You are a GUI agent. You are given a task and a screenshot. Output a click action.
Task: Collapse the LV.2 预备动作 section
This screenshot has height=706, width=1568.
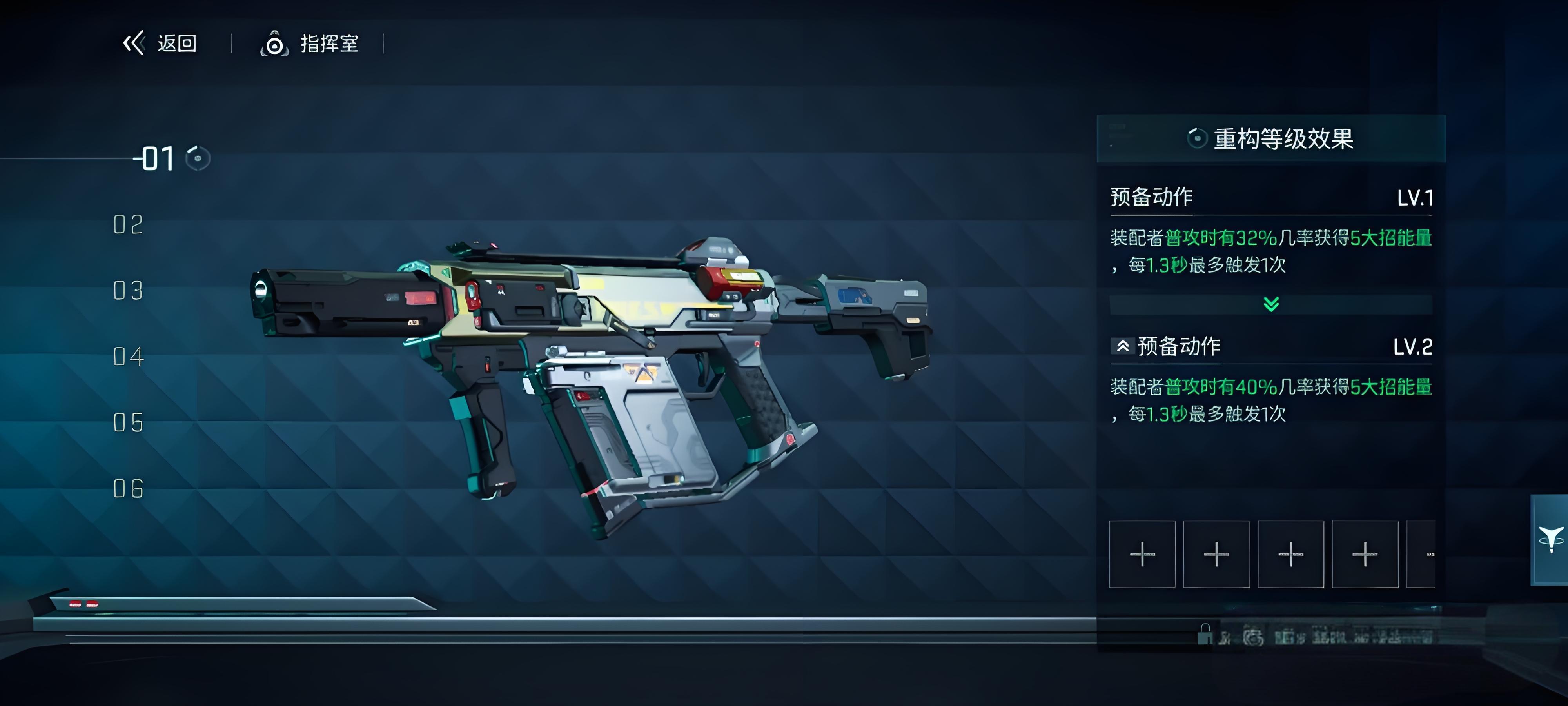[1122, 347]
